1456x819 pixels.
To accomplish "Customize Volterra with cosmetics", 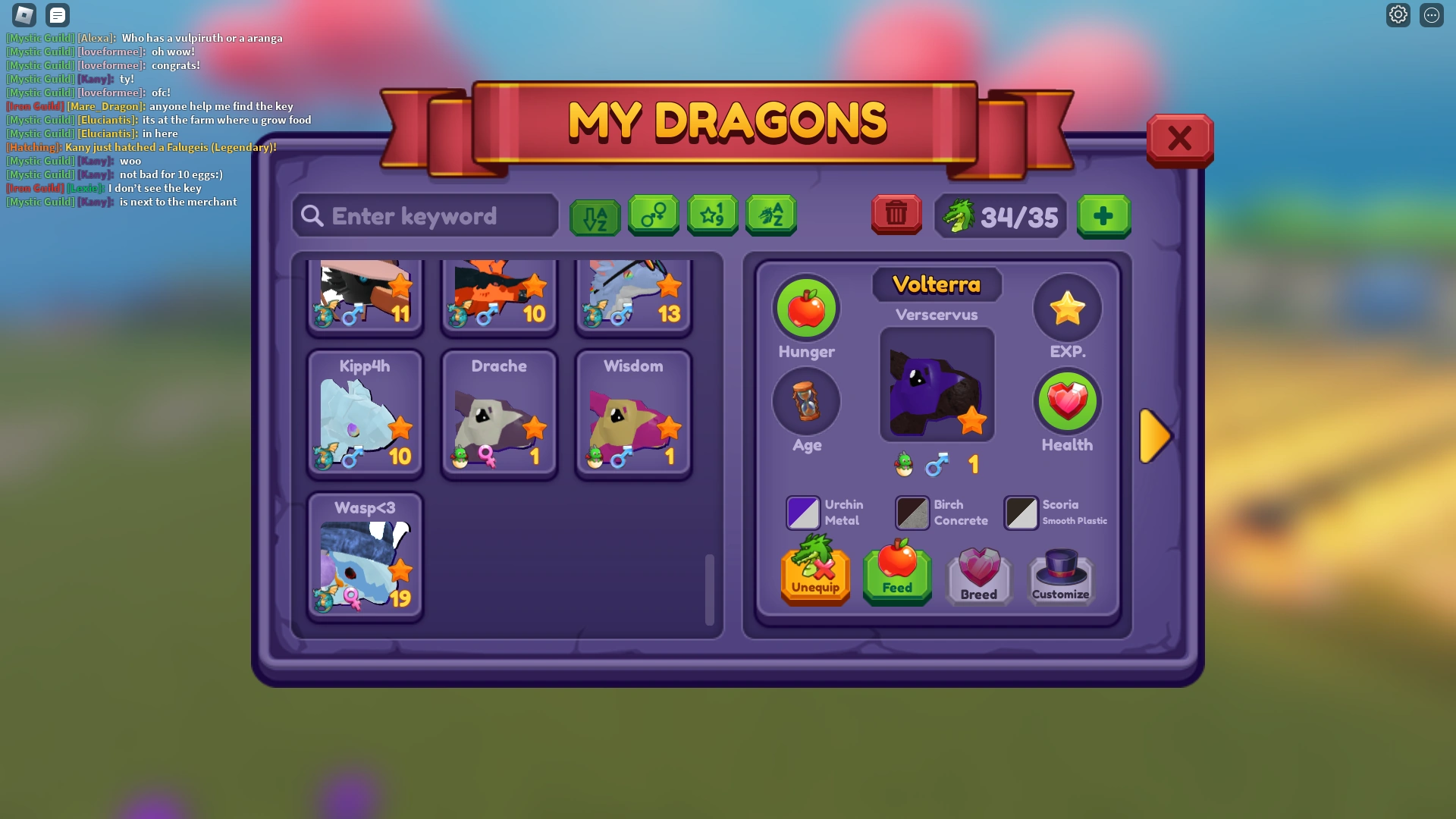I will pyautogui.click(x=1060, y=574).
